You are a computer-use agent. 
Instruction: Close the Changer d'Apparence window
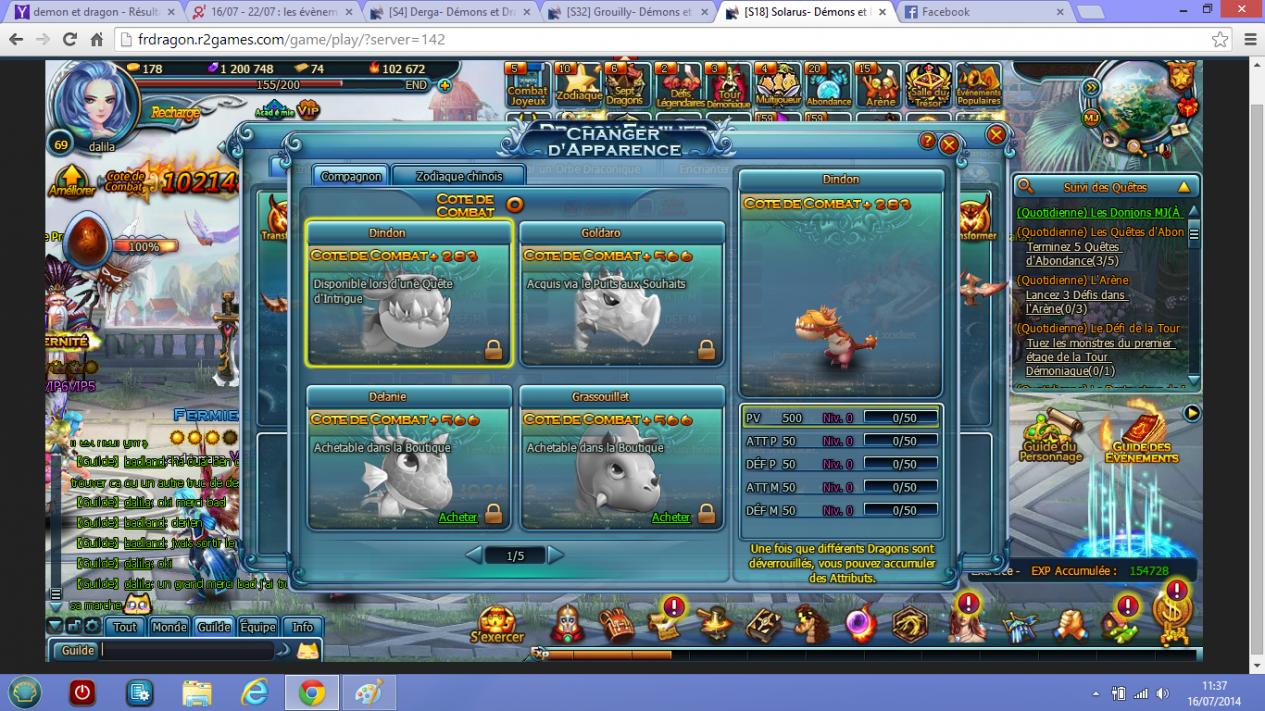949,144
